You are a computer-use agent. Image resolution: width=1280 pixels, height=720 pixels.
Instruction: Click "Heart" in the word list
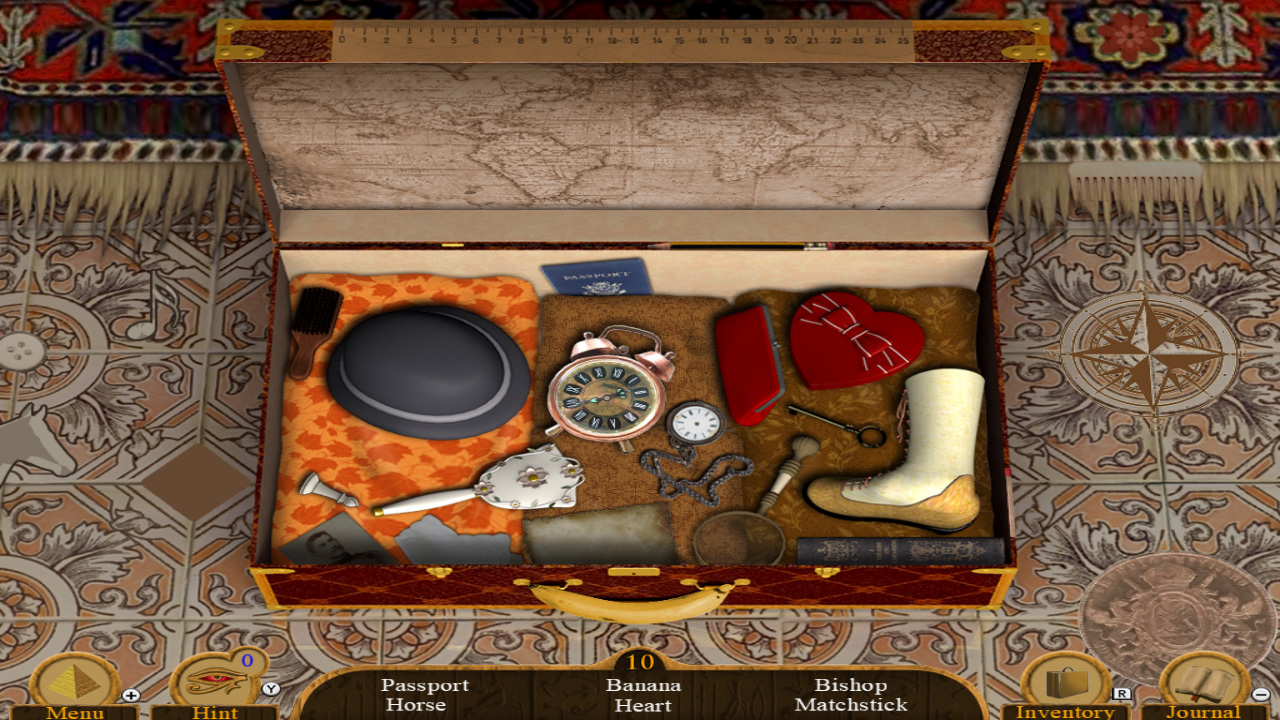[x=645, y=706]
